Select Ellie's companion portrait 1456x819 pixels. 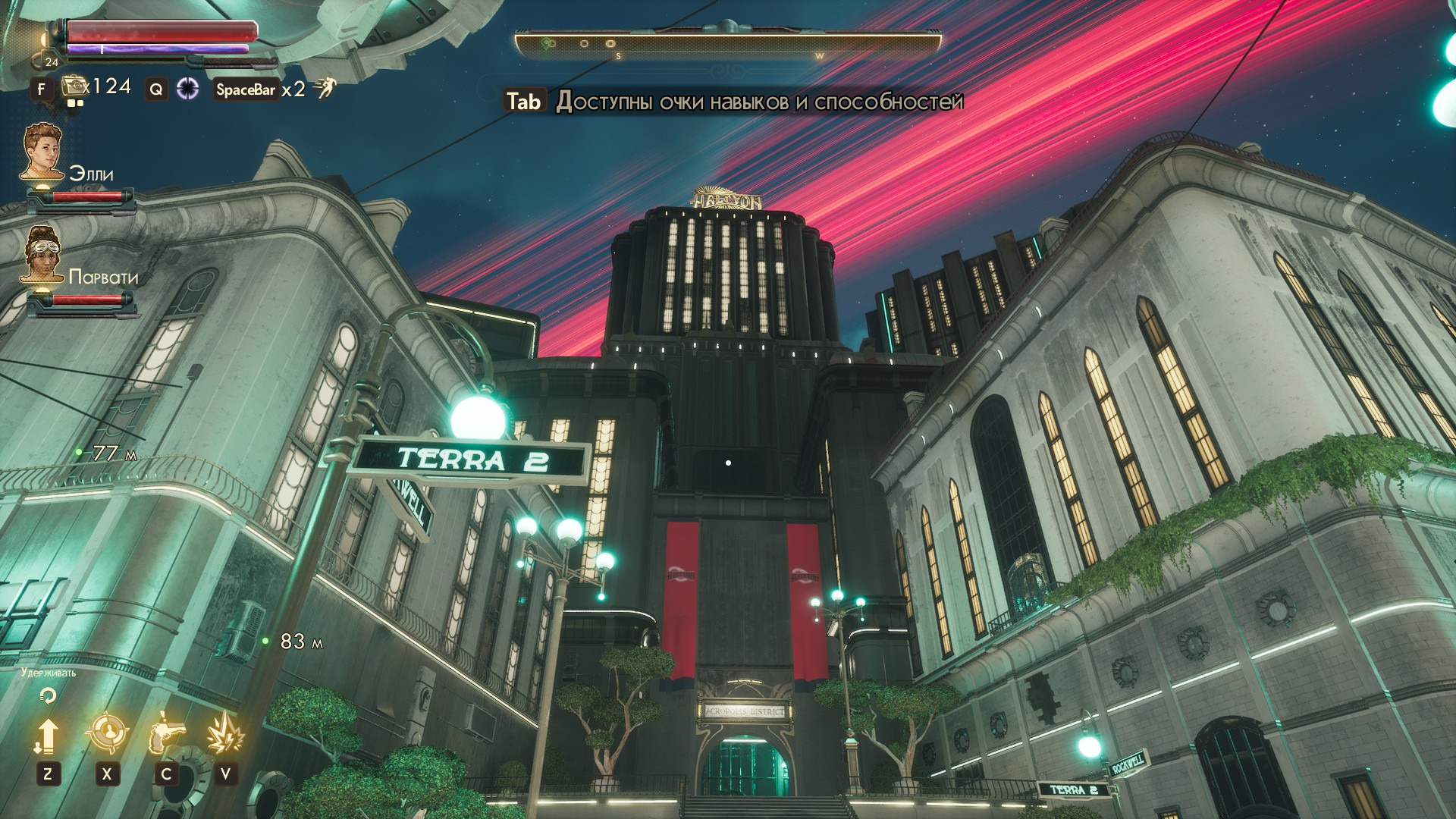pos(42,152)
